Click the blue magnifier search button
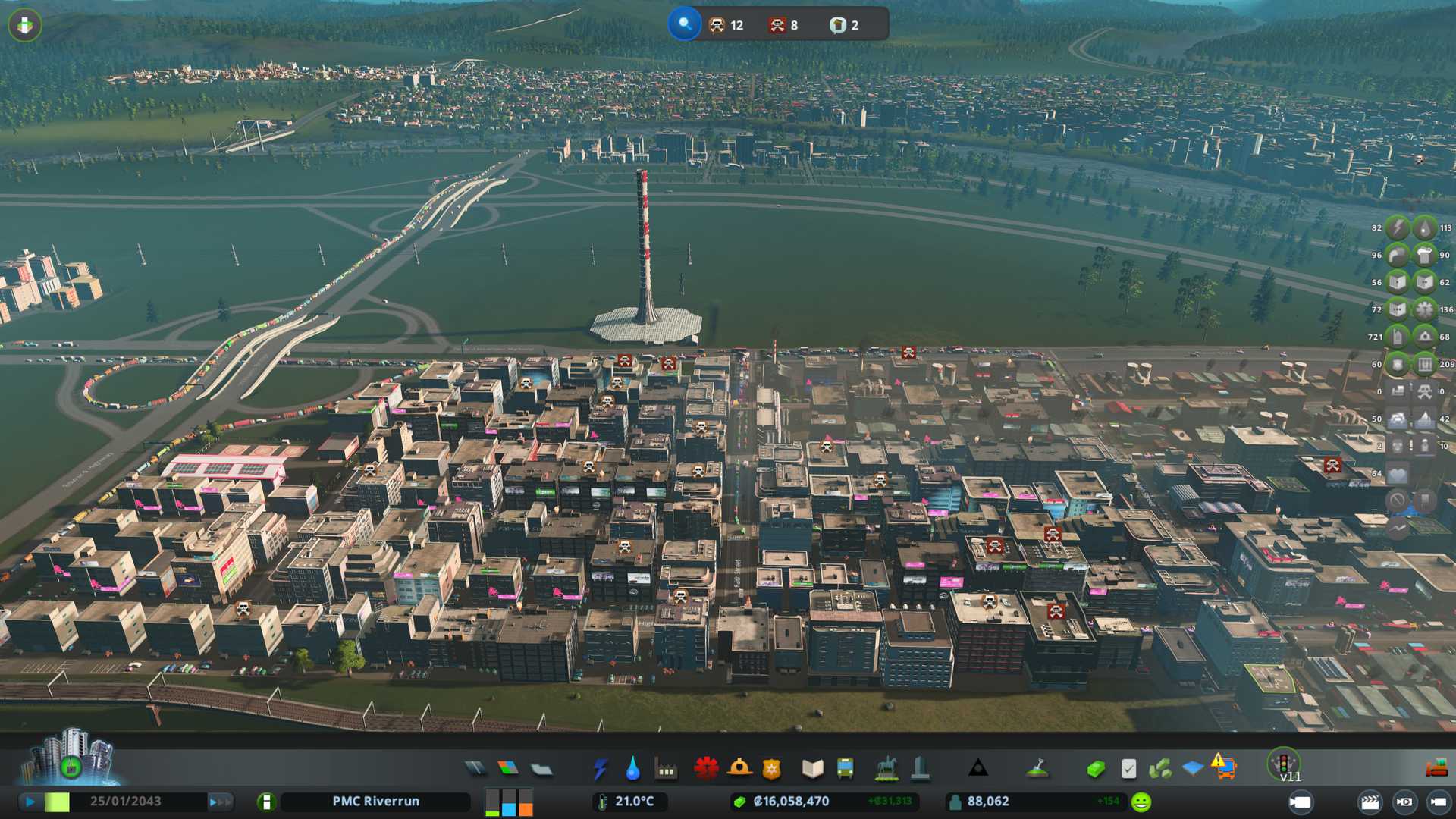The width and height of the screenshot is (1456, 819). (x=684, y=24)
